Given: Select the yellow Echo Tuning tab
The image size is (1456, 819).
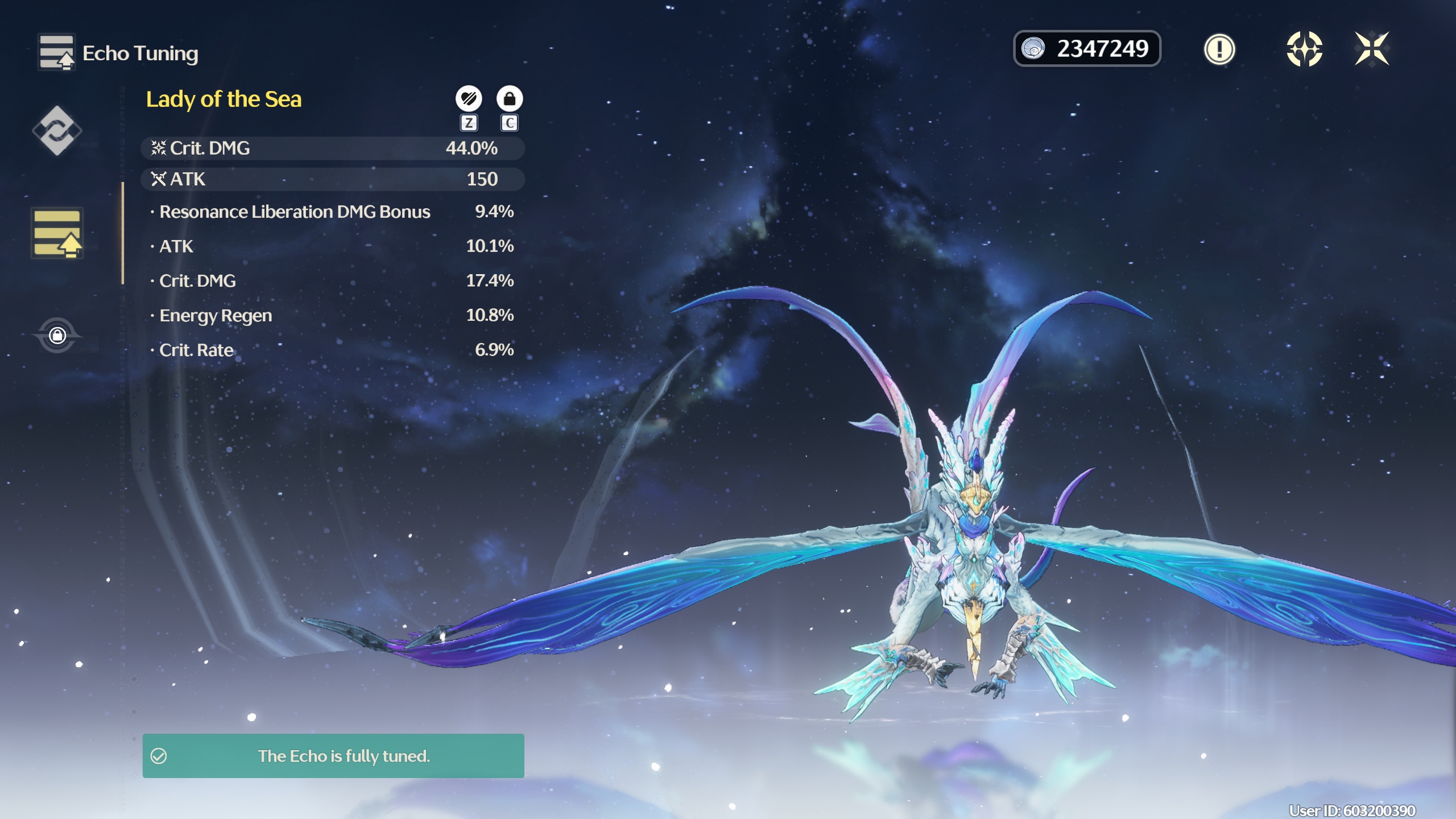Looking at the screenshot, I should 57,233.
